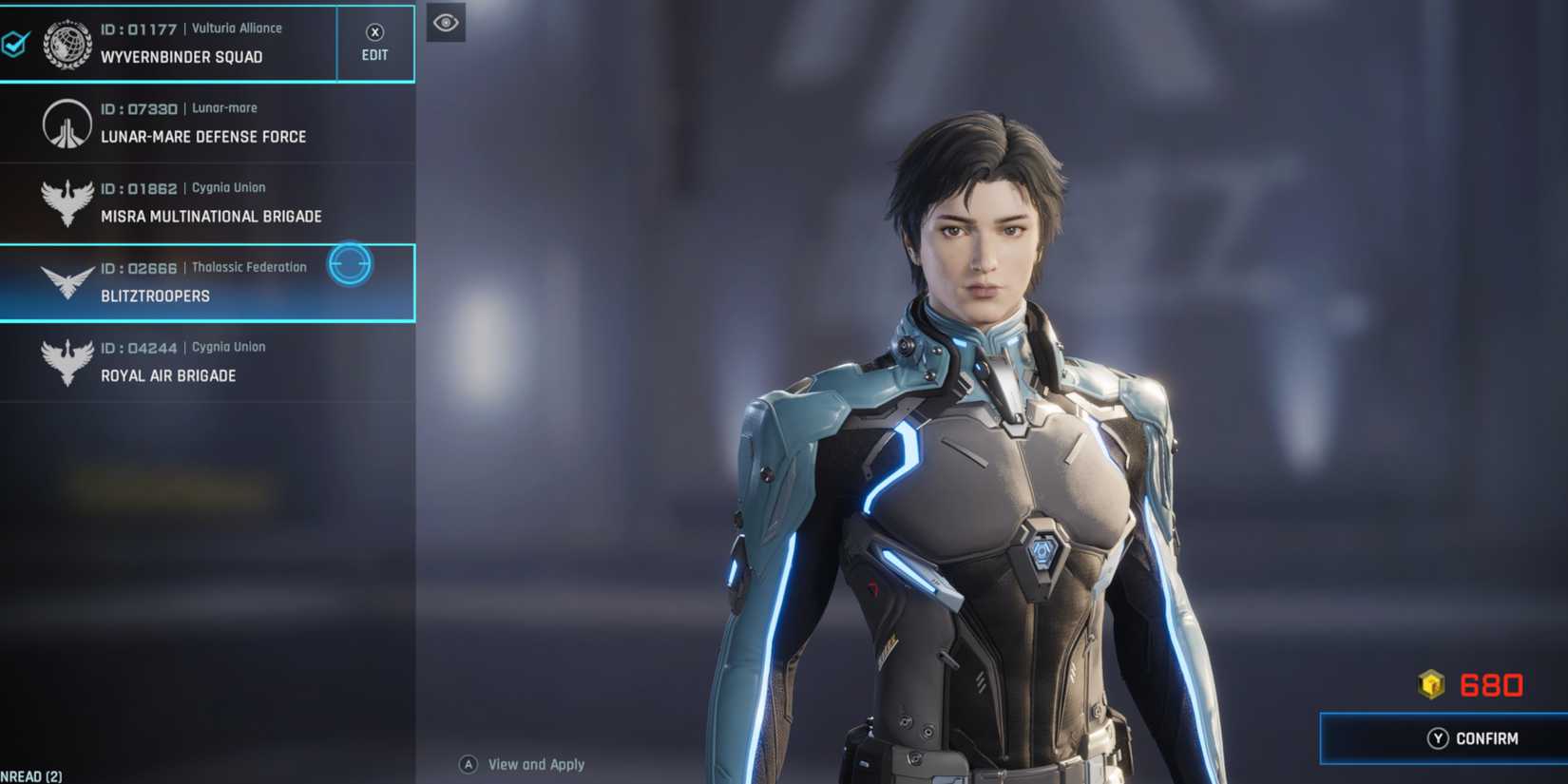The width and height of the screenshot is (1568, 784).
Task: Toggle the checkmark on Wyvernbinder Squad
Action: (13, 41)
